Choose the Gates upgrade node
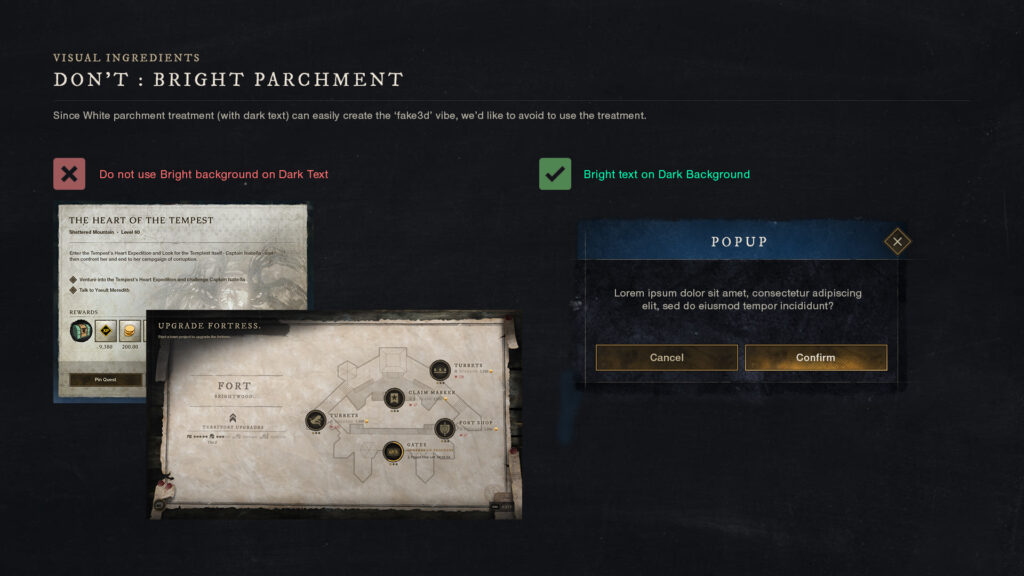Viewport: 1024px width, 576px height. (394, 452)
